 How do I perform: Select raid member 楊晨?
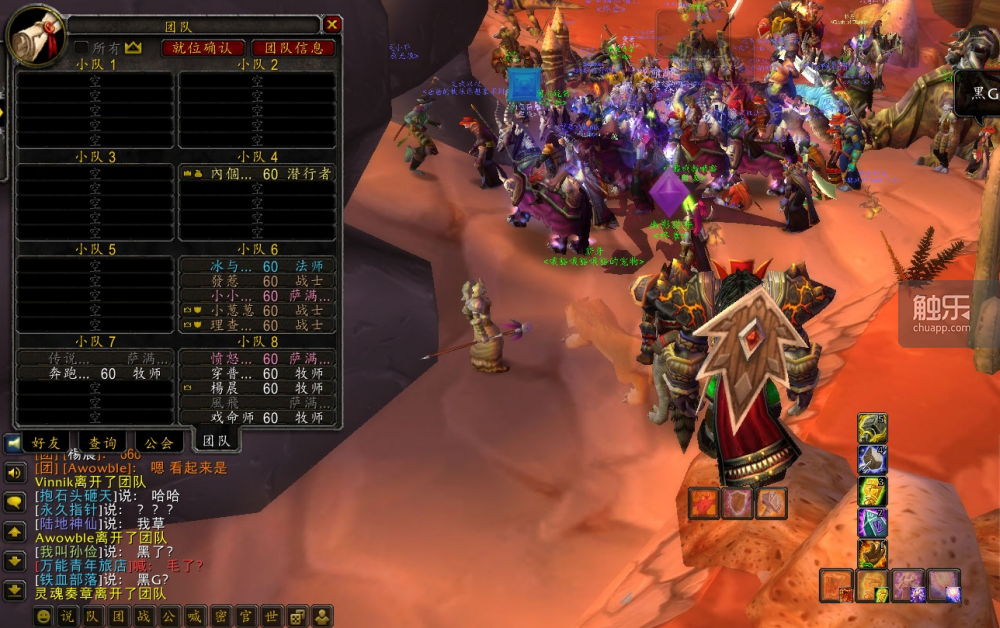click(258, 388)
